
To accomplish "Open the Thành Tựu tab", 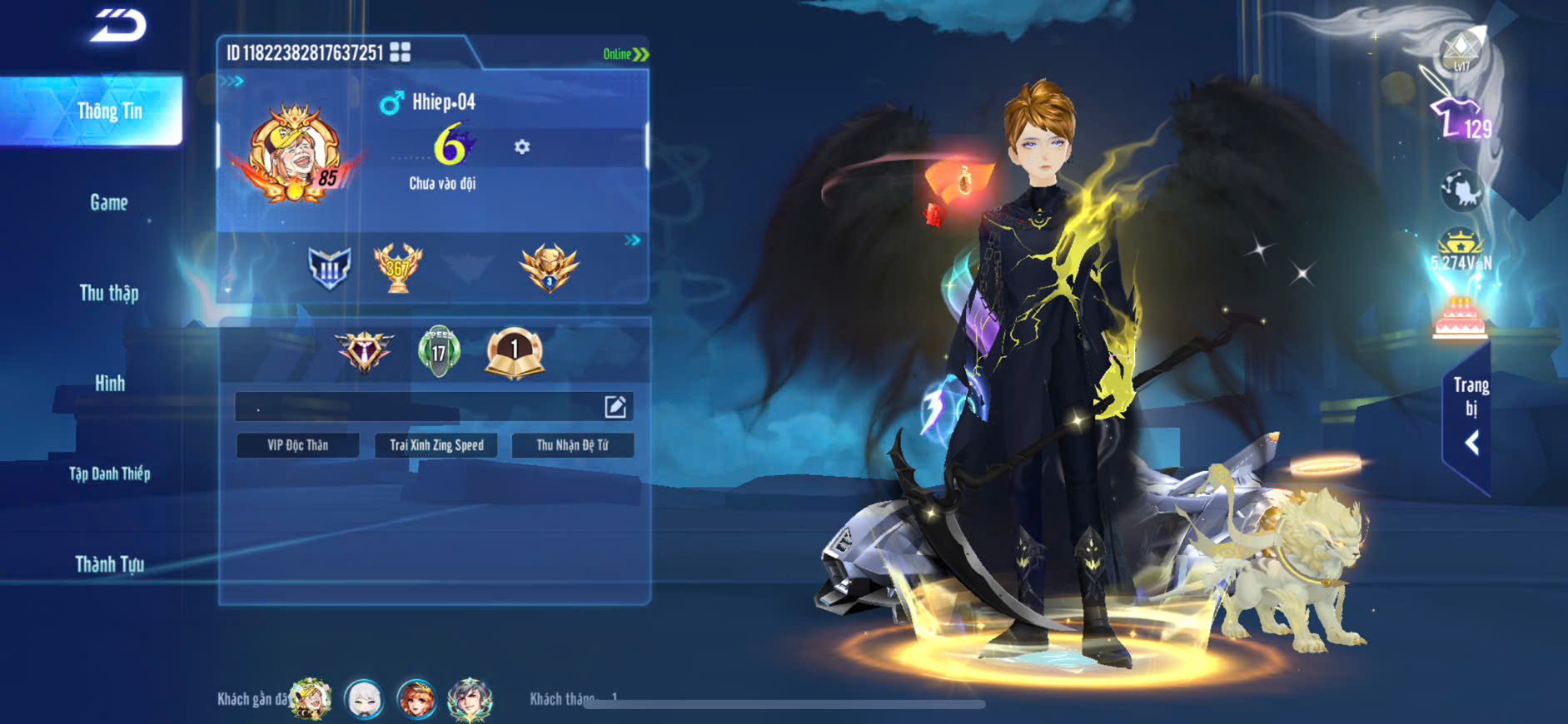I will (109, 564).
